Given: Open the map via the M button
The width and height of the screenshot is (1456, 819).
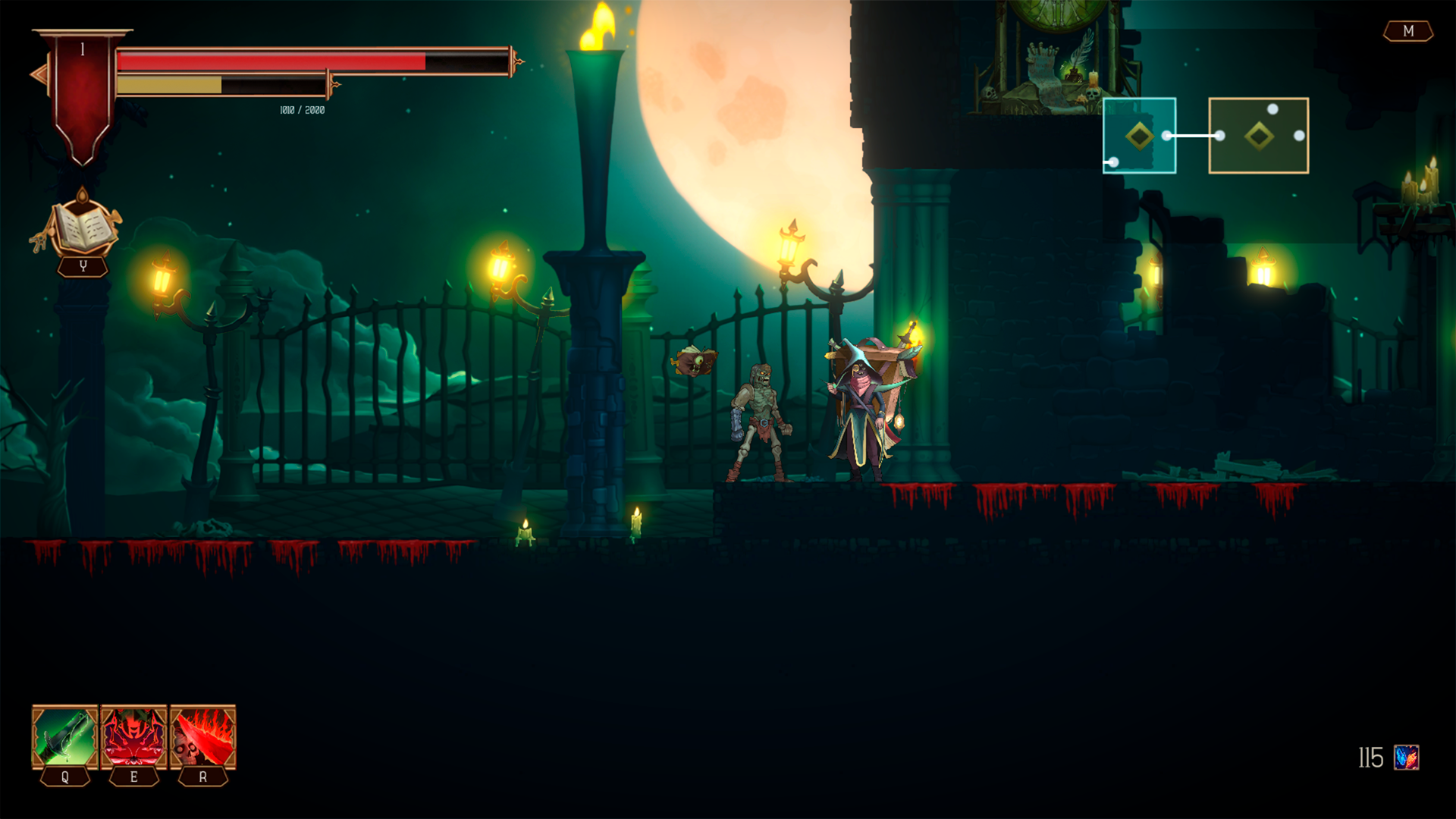Looking at the screenshot, I should click(x=1408, y=32).
